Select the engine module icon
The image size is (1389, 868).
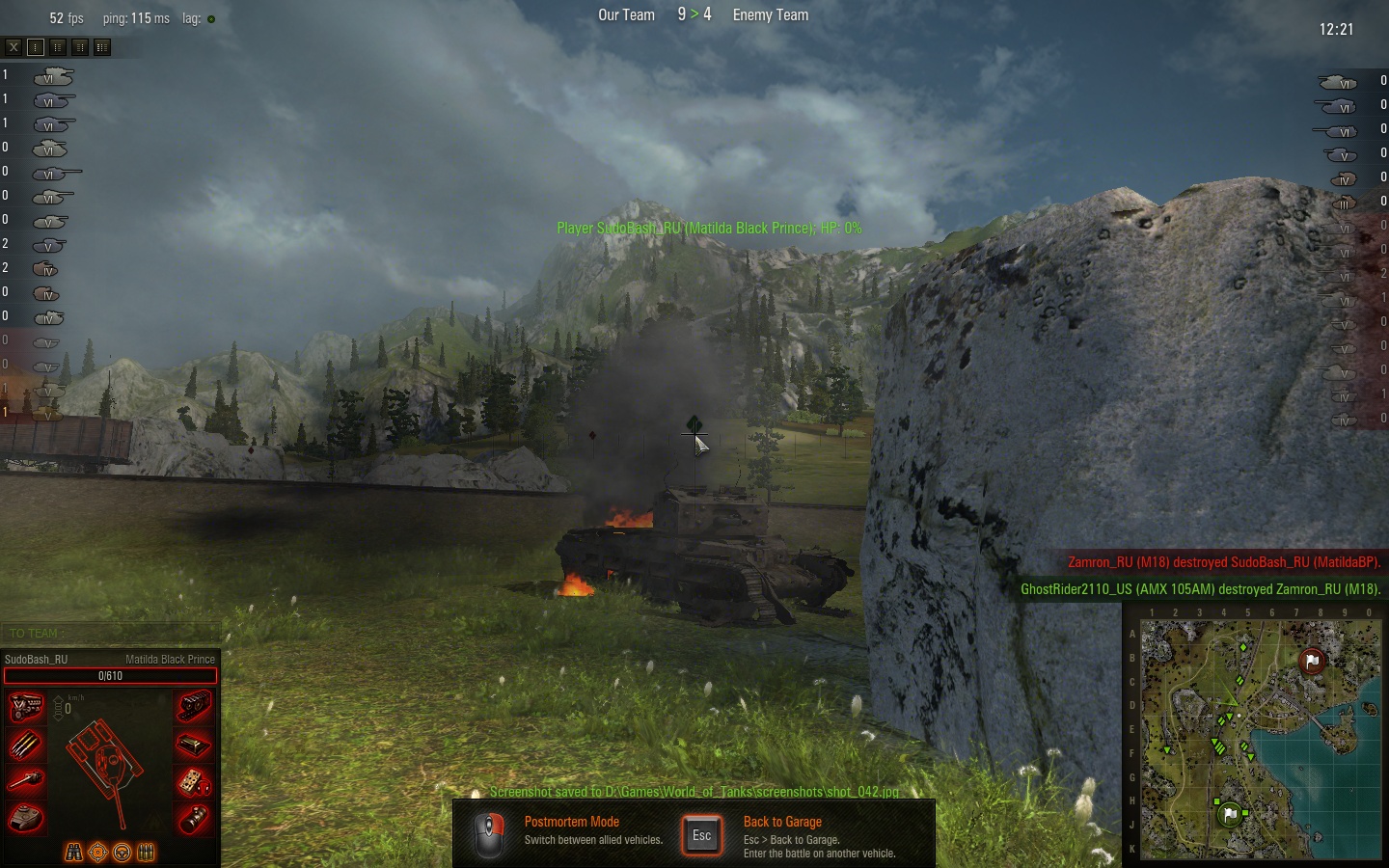tap(26, 707)
